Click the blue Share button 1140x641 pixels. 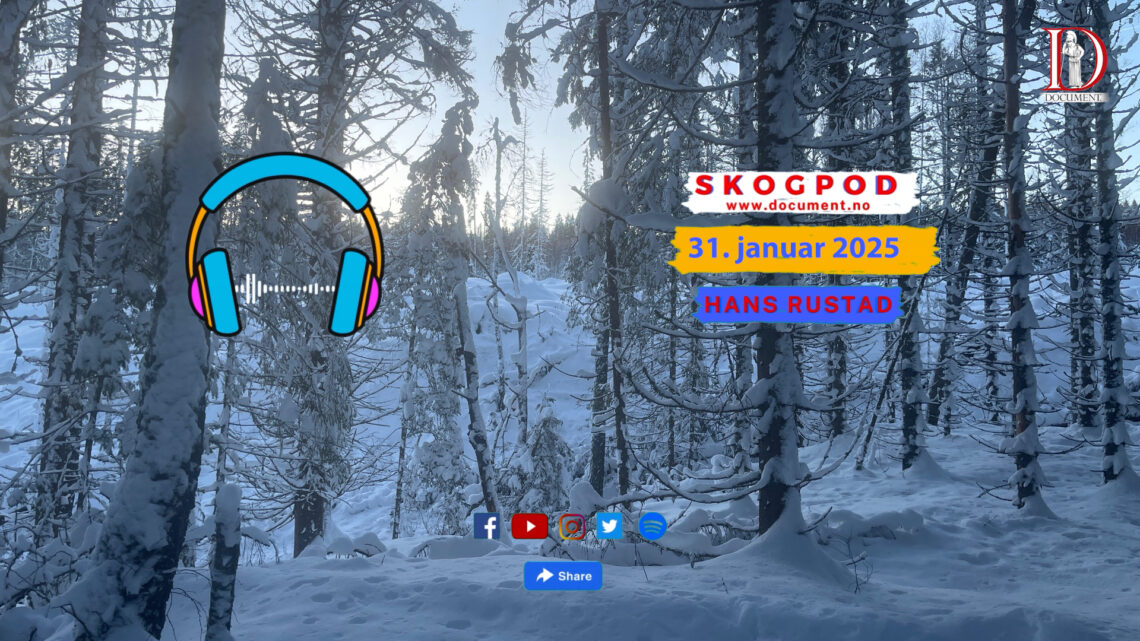(x=563, y=575)
